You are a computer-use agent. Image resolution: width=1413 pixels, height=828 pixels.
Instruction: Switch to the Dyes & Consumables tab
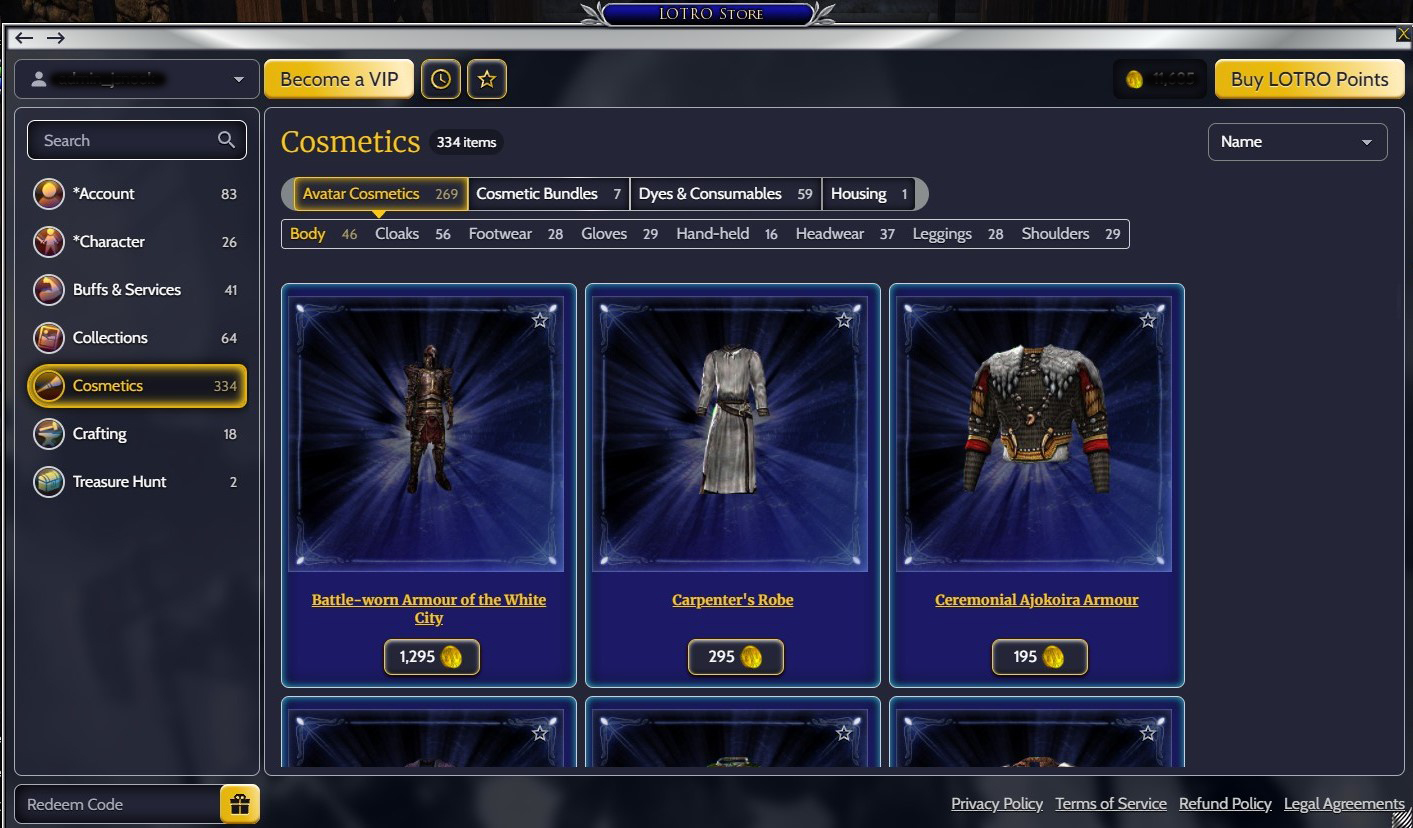(712, 193)
